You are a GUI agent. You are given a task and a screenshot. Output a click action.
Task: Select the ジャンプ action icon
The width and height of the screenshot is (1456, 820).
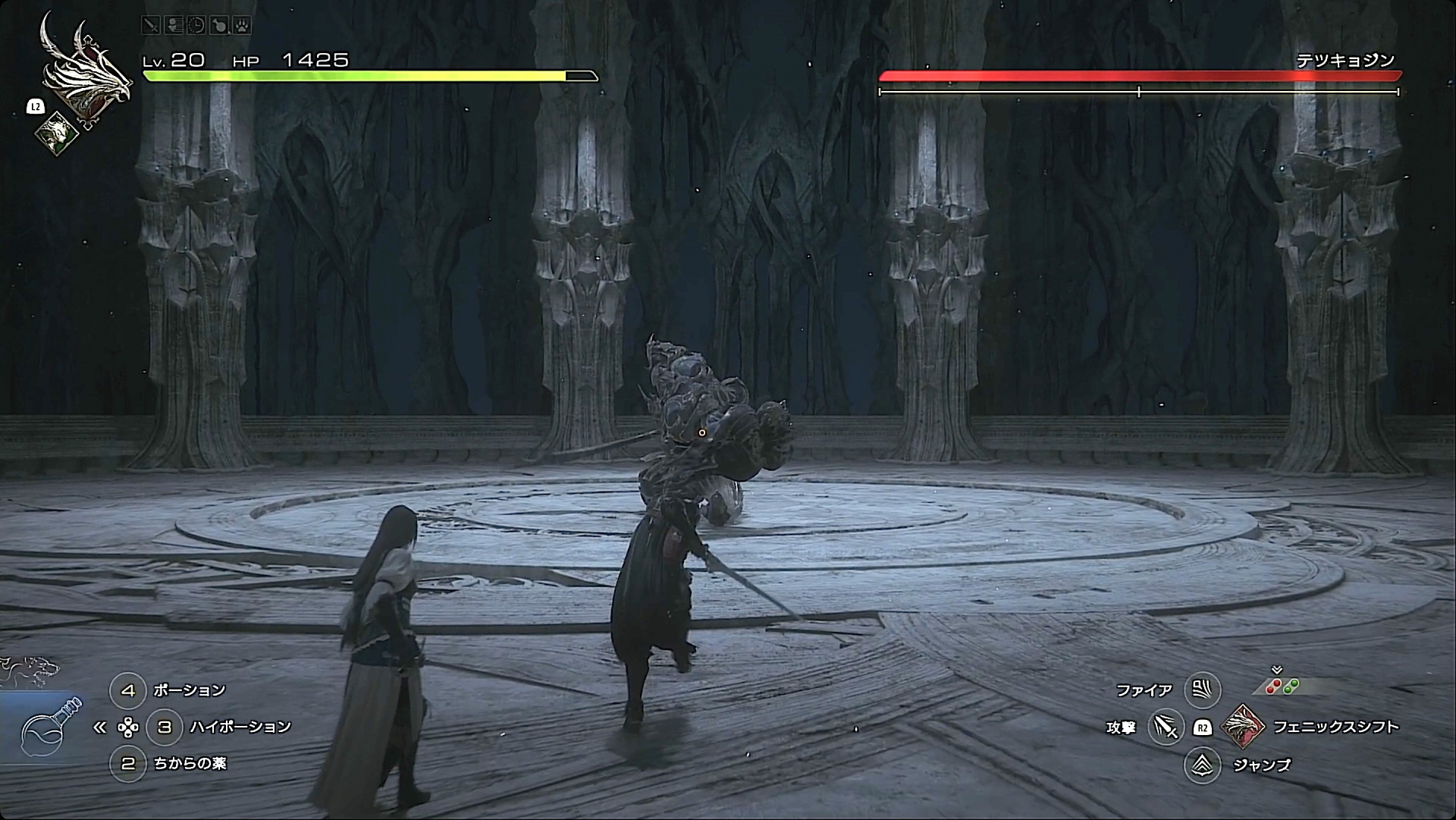[1202, 765]
